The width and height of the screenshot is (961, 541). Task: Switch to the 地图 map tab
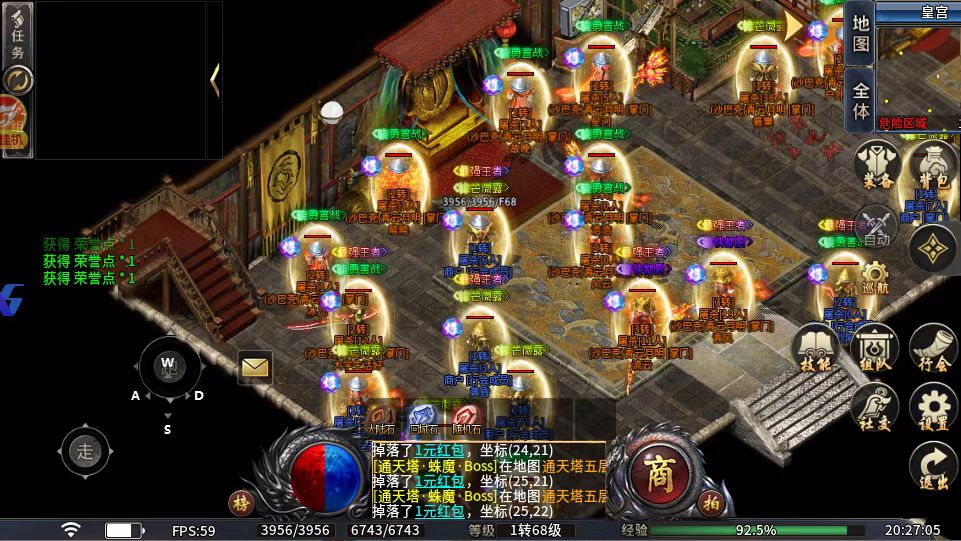tap(861, 33)
